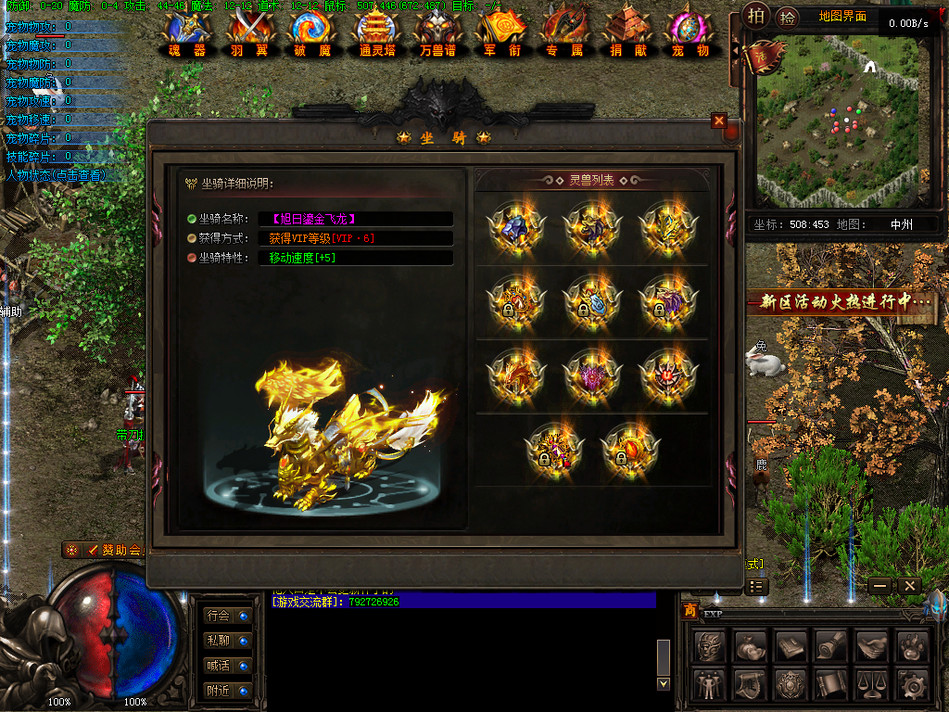Open the 破魔 menu icon
The width and height of the screenshot is (949, 712).
click(311, 33)
